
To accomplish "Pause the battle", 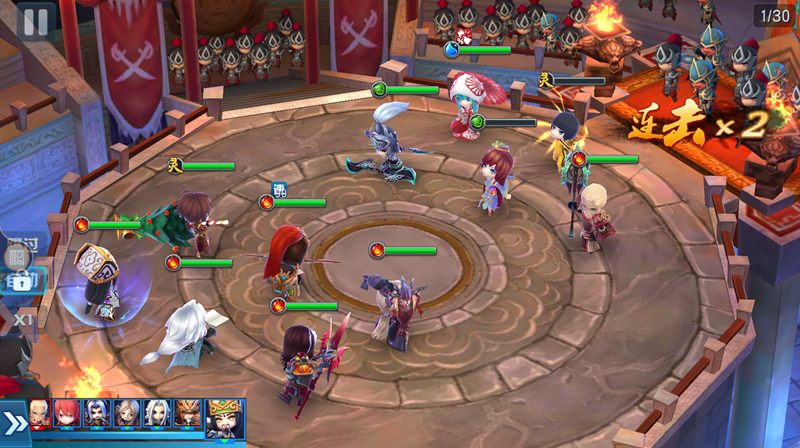I will pyautogui.click(x=34, y=21).
